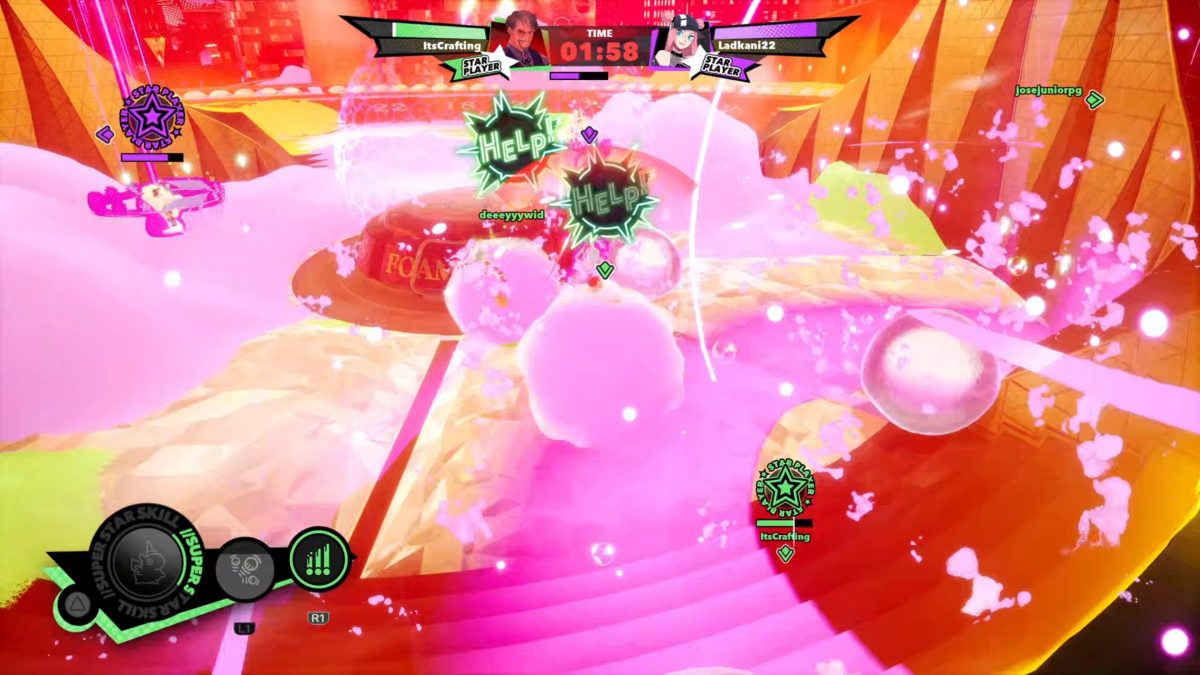Select the green Star Player marker above ItsCrafting
This screenshot has height=675, width=1200.
coord(785,488)
